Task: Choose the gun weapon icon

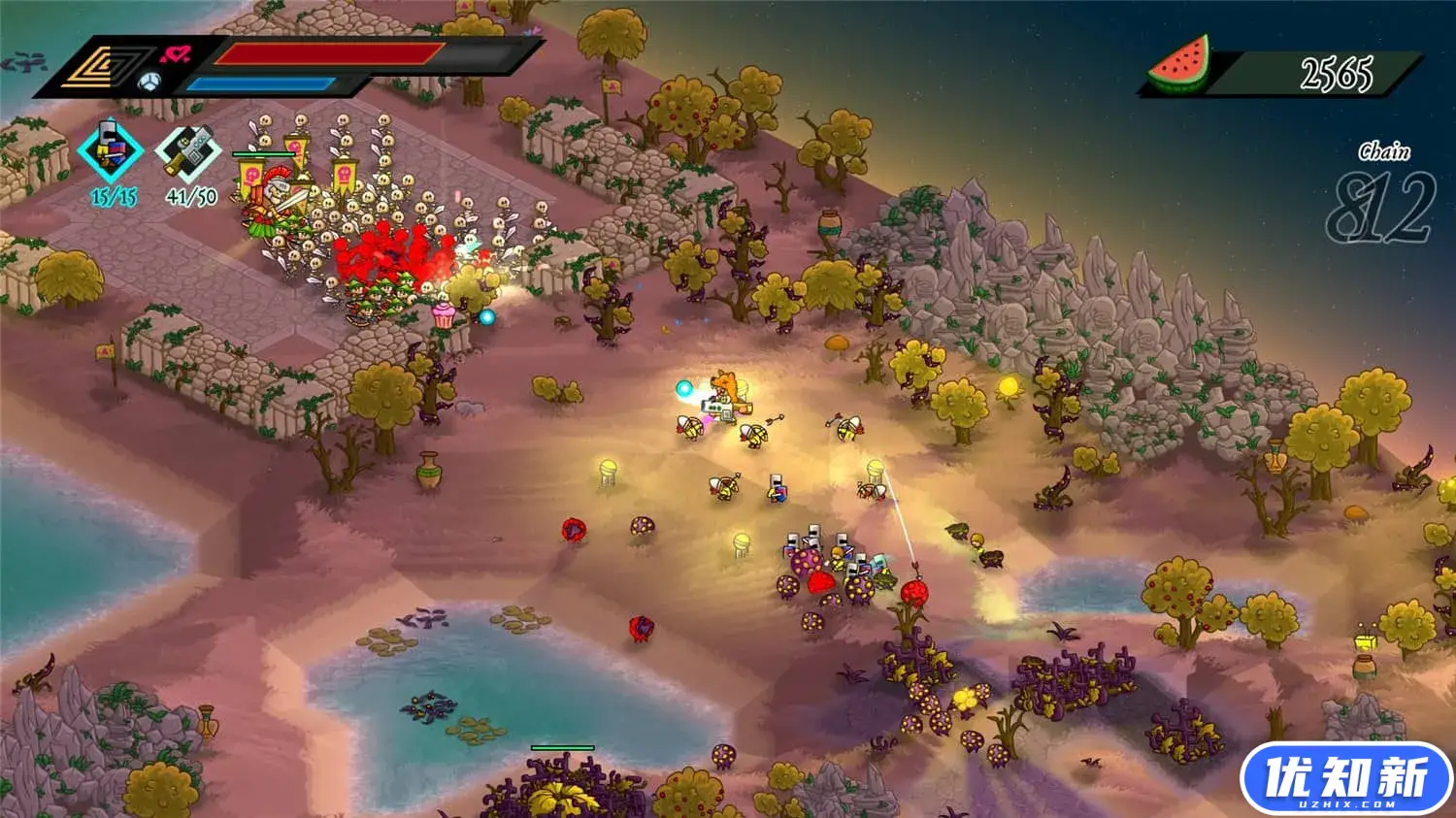Action: [x=188, y=152]
